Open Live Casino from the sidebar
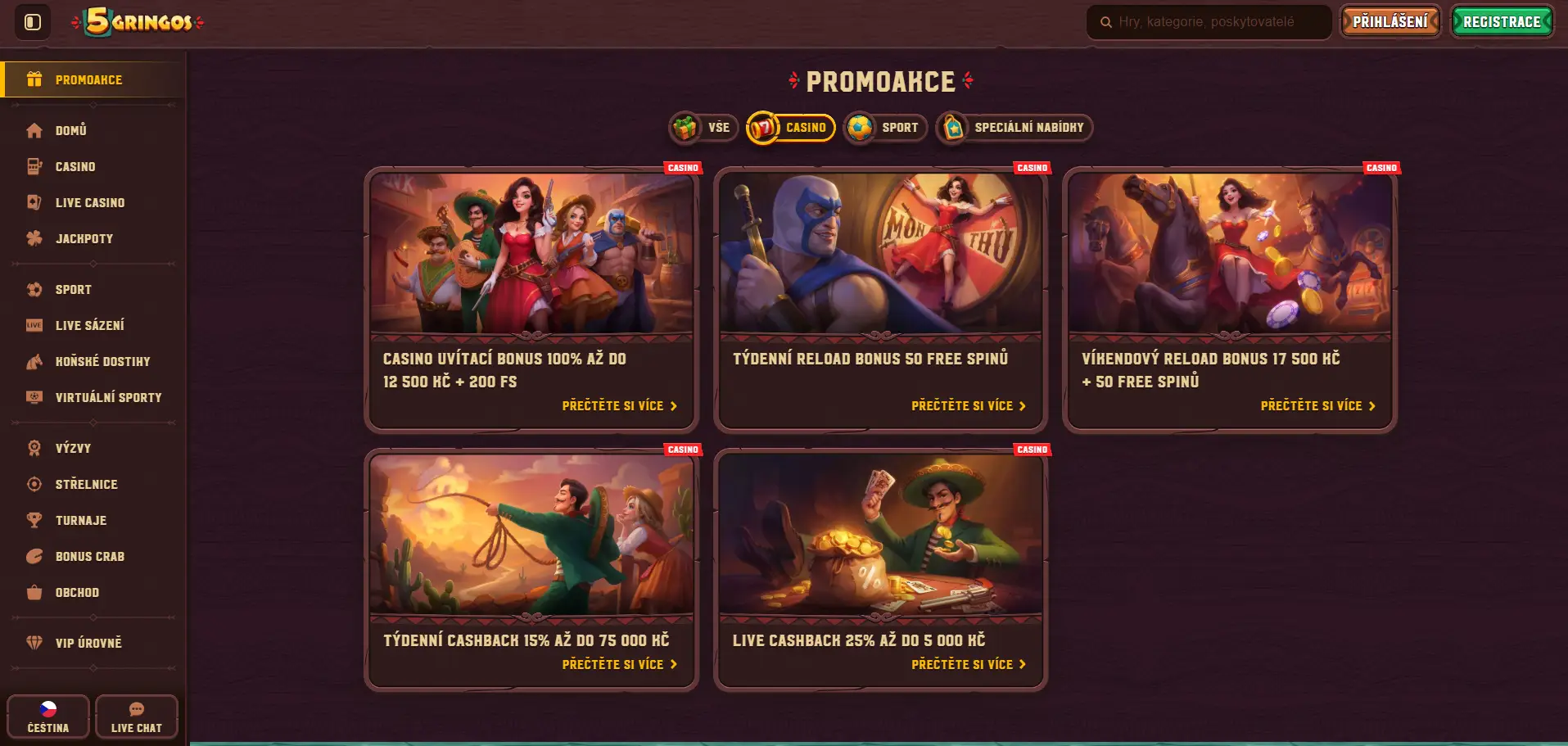The height and width of the screenshot is (746, 1568). tap(90, 203)
